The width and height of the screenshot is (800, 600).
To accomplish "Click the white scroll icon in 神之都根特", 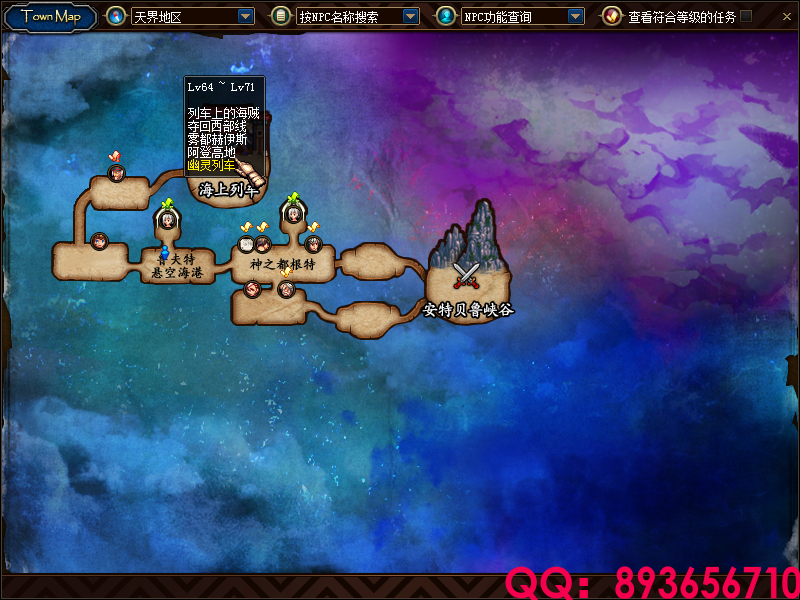I will click(246, 243).
